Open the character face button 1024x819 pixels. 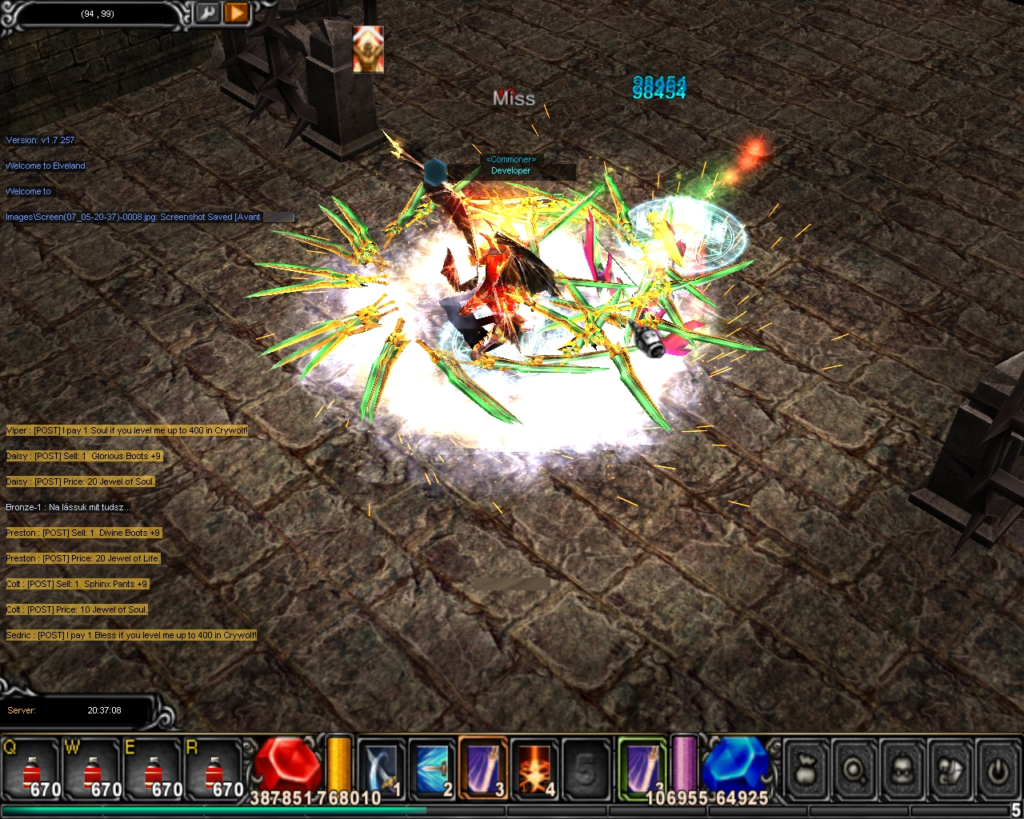[901, 767]
